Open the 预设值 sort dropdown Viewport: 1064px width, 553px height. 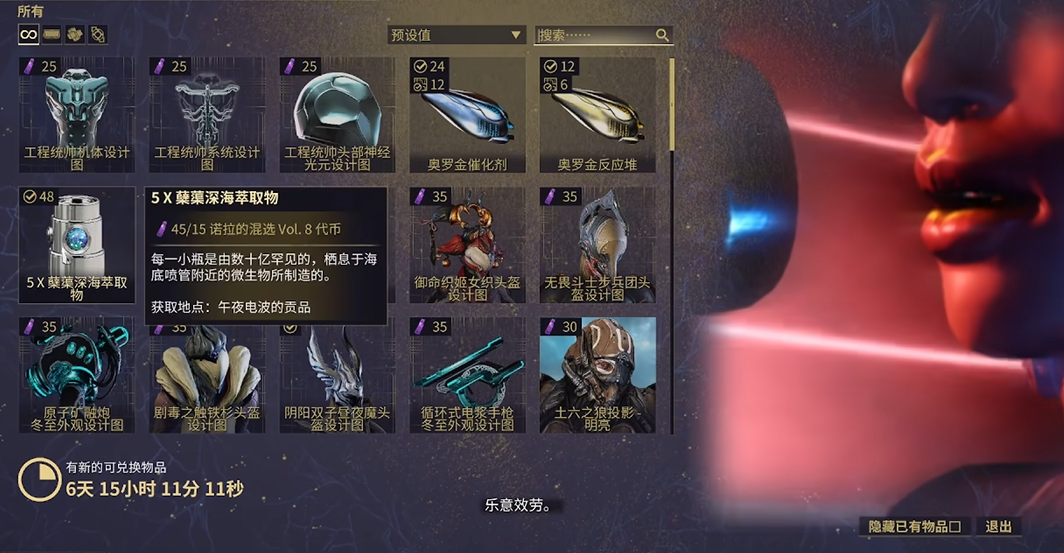click(456, 35)
